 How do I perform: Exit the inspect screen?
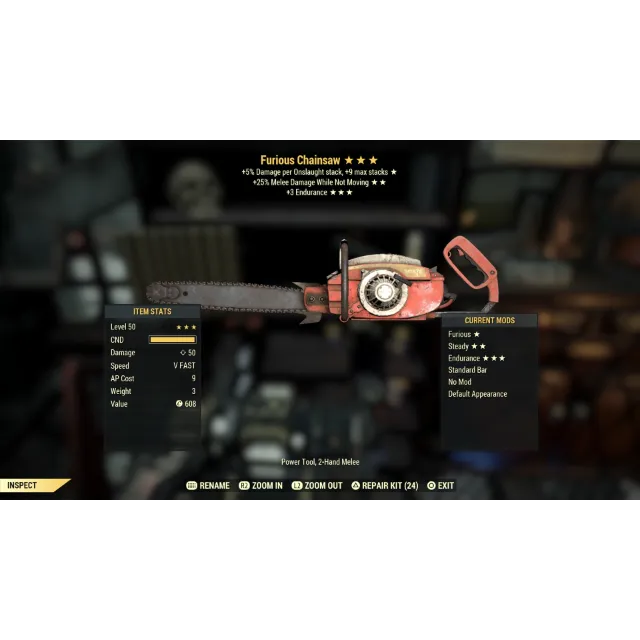pos(441,486)
